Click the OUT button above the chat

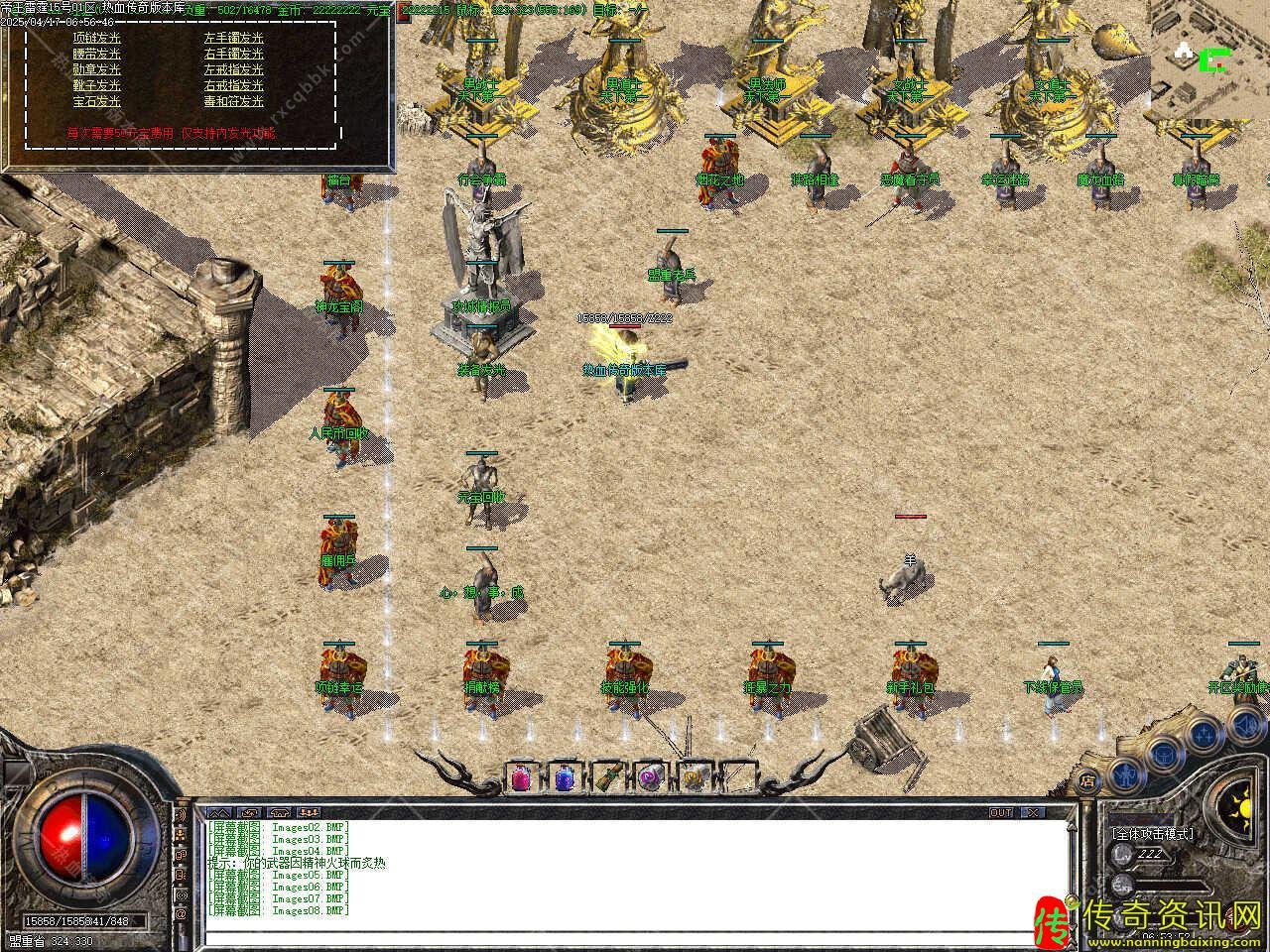(x=1001, y=812)
